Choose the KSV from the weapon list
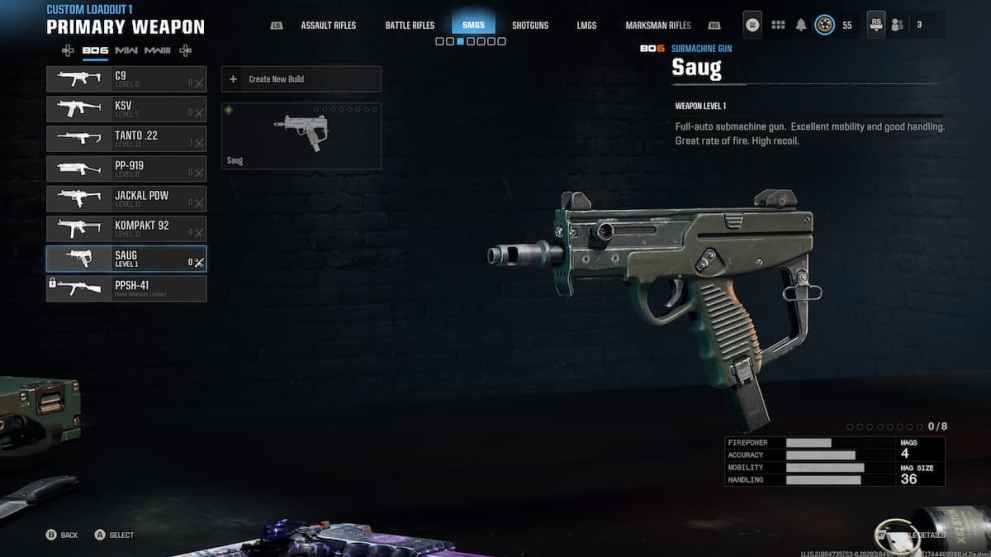Screen dimensions: 991x557 (126, 109)
